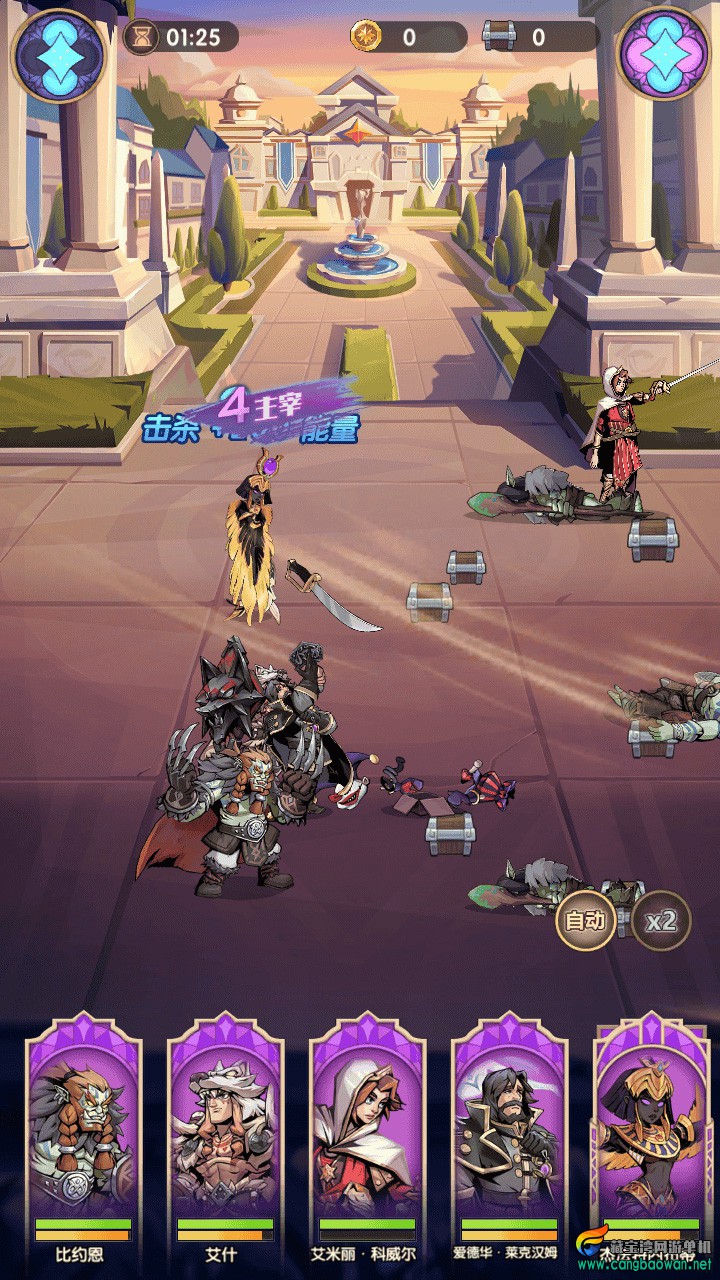Screen dimensions: 720x1280
Task: Toggle the 自动 auto-battle button
Action: [586, 920]
